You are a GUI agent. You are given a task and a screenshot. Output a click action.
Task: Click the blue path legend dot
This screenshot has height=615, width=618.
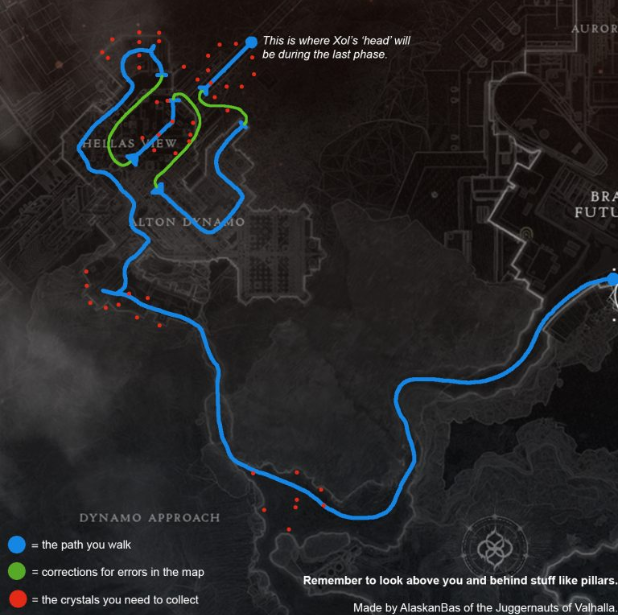click(x=16, y=545)
